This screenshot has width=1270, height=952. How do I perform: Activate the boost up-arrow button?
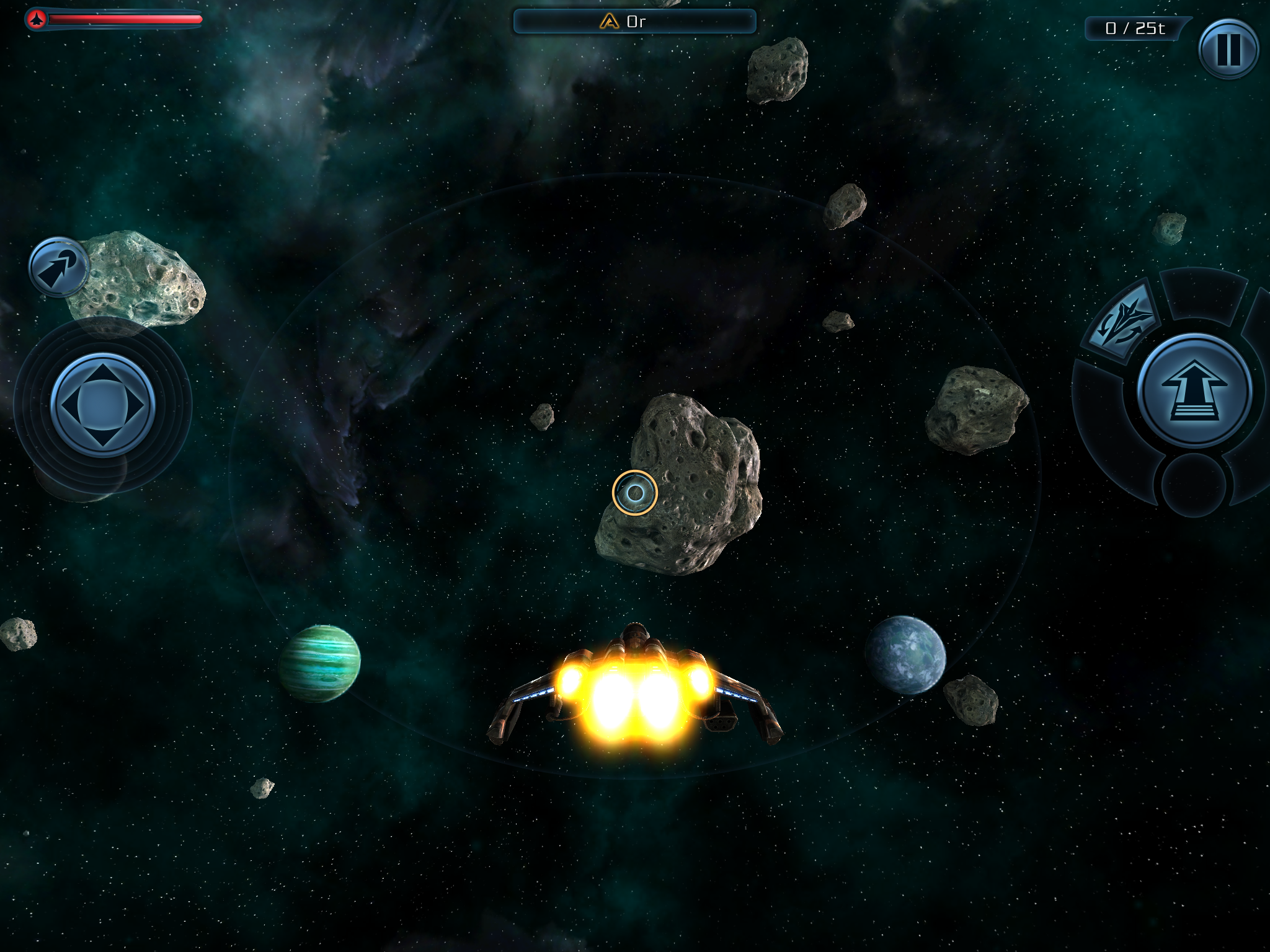(x=1194, y=391)
